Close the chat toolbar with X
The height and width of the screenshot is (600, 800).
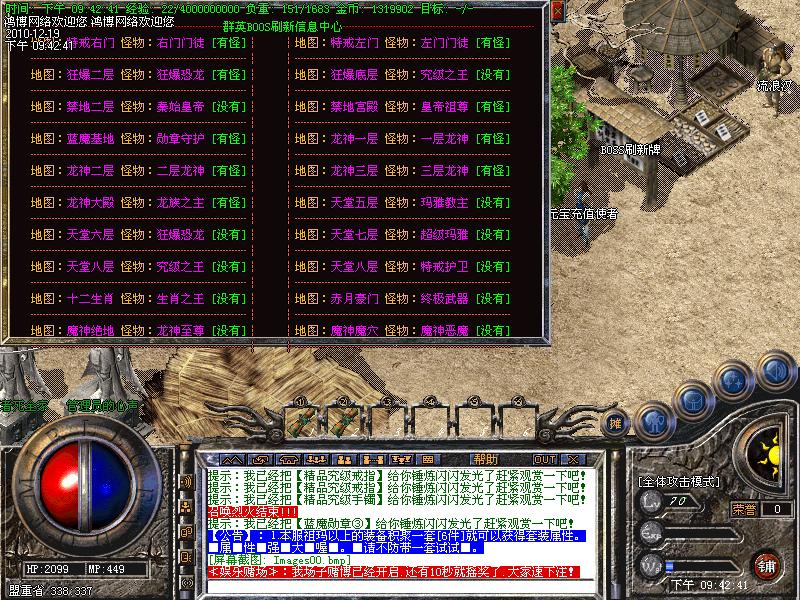click(x=575, y=459)
